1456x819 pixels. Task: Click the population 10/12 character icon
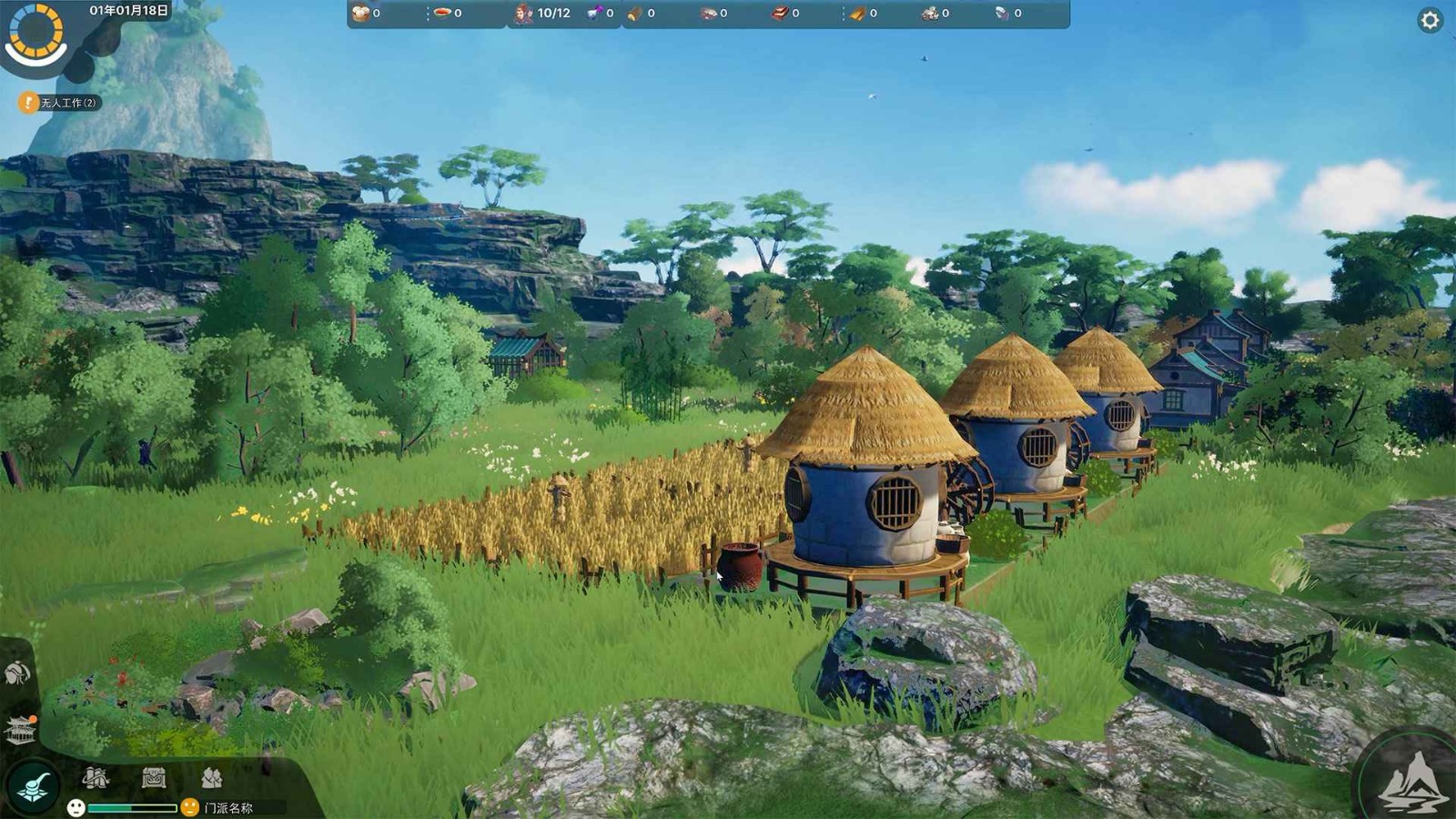point(524,13)
